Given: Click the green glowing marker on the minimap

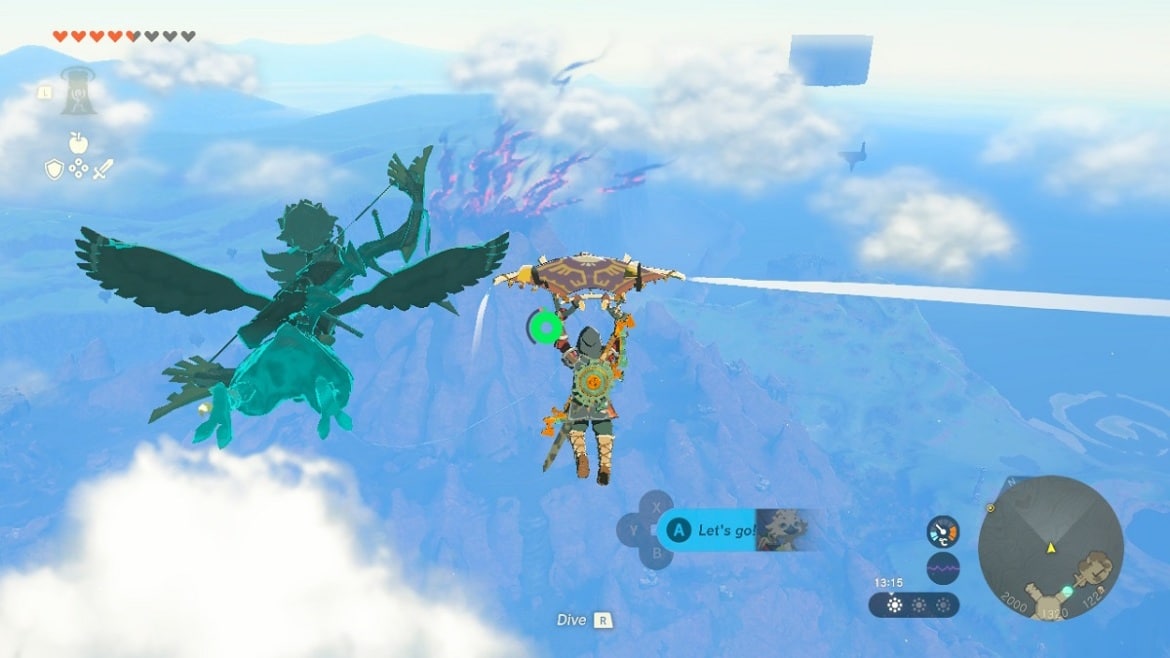Looking at the screenshot, I should coord(1067,591).
